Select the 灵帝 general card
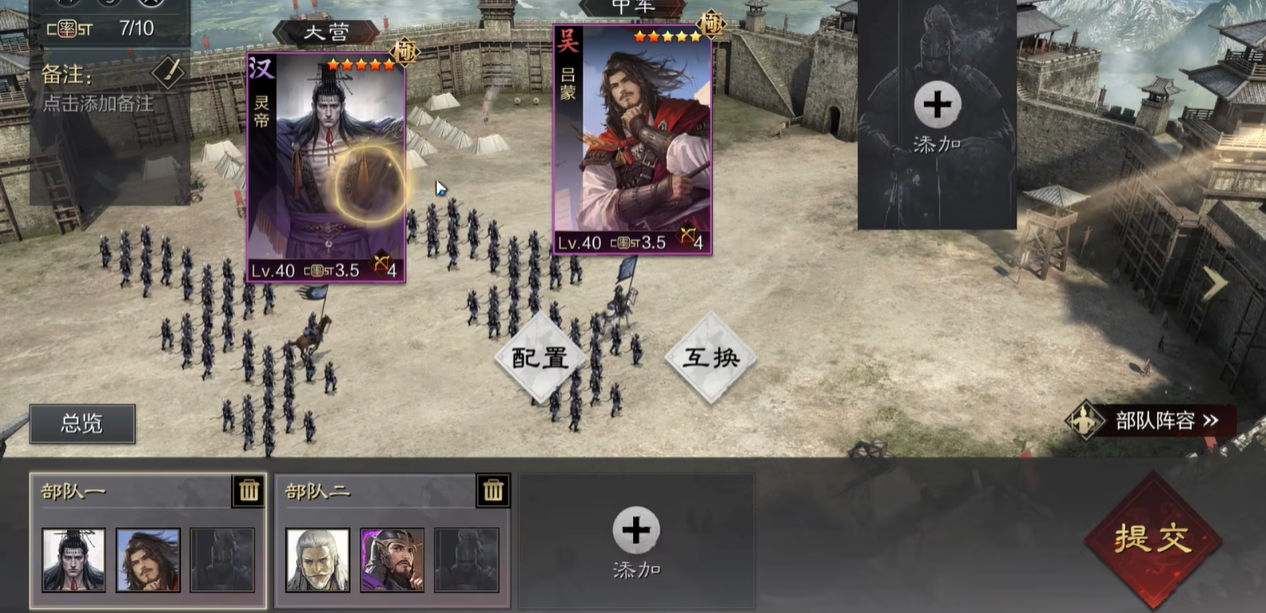 pos(326,168)
